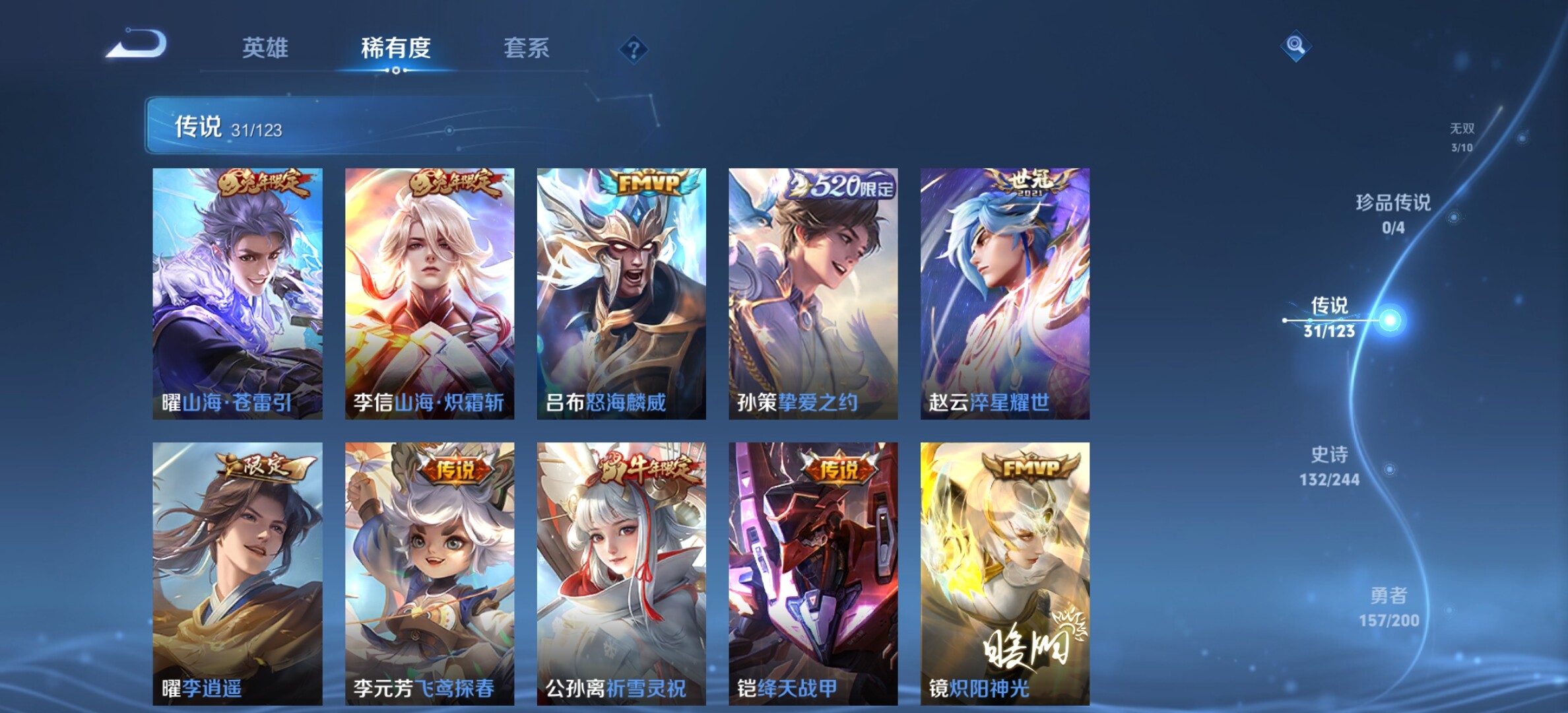Image resolution: width=1568 pixels, height=713 pixels.
Task: Click the 铠 绛天战甲 skin card
Action: 813,573
